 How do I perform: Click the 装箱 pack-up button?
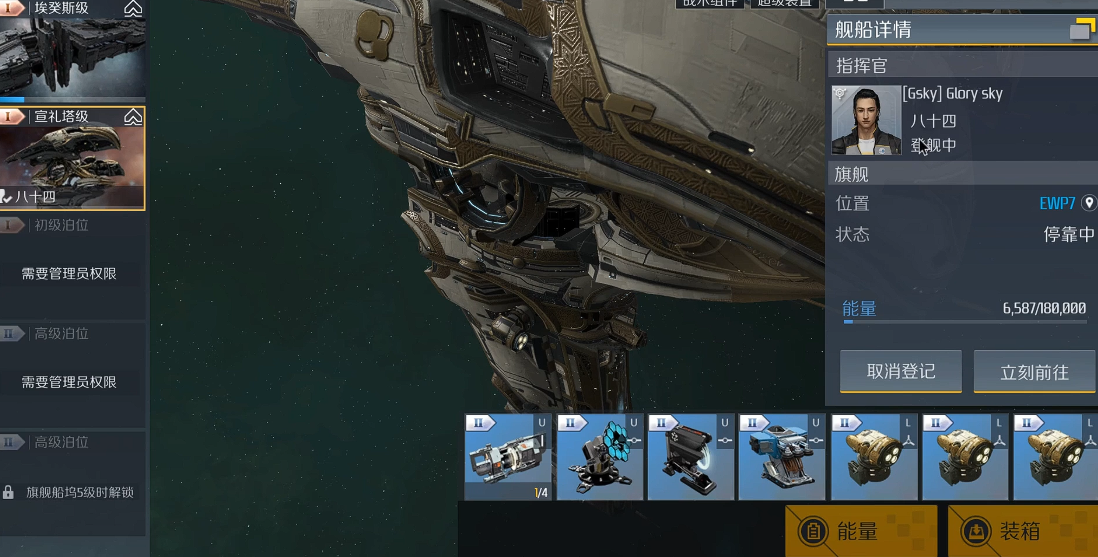pos(1022,531)
